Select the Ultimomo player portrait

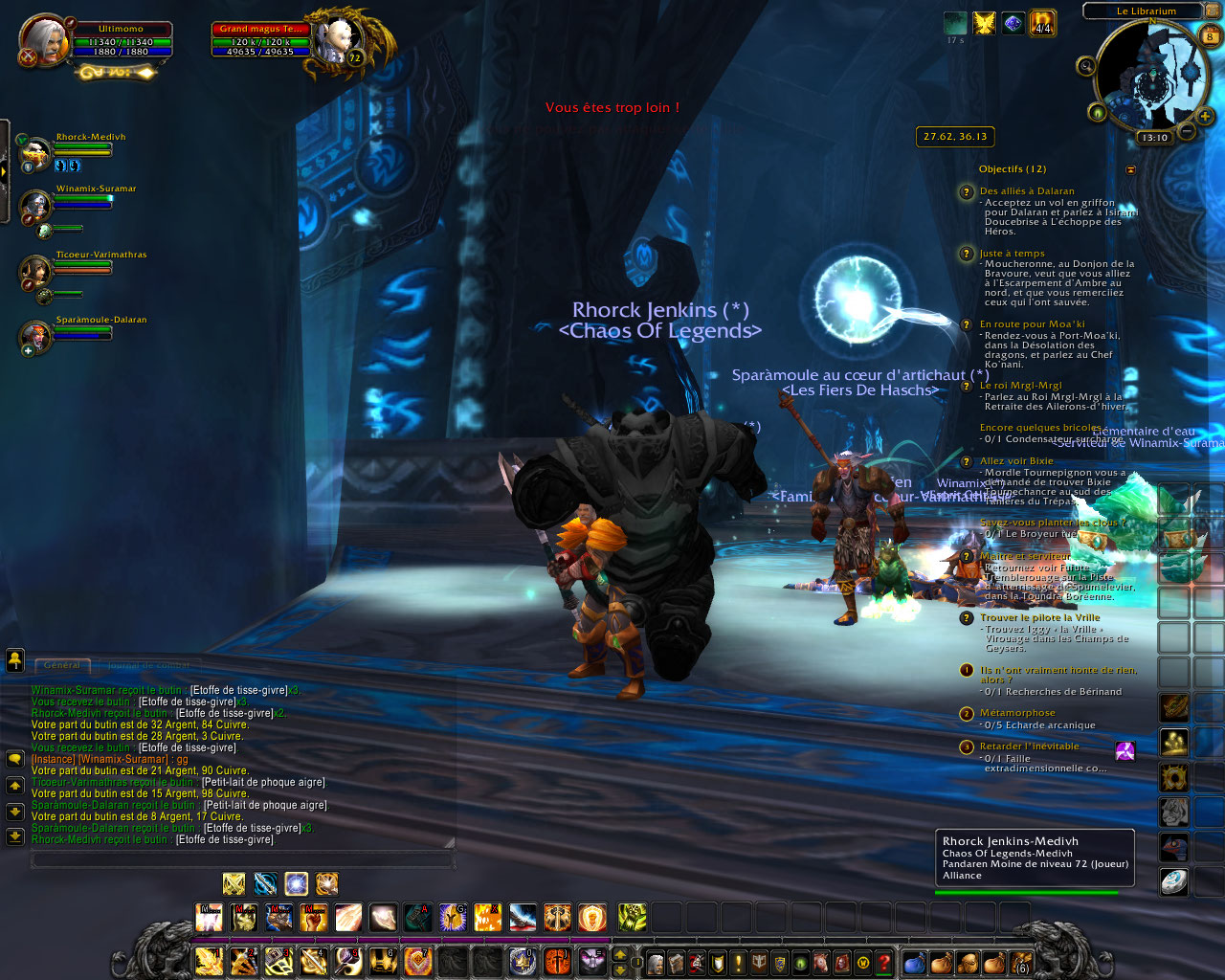[43, 41]
